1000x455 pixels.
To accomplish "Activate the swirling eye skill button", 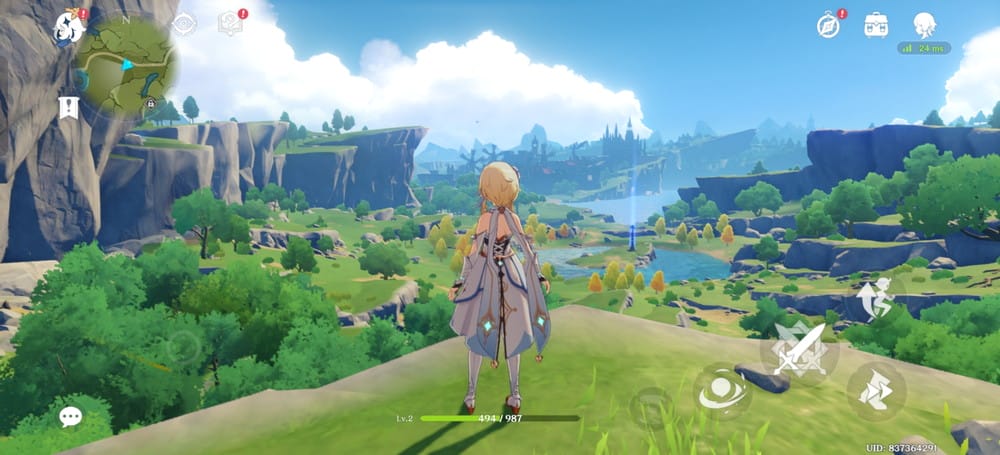I will (722, 391).
